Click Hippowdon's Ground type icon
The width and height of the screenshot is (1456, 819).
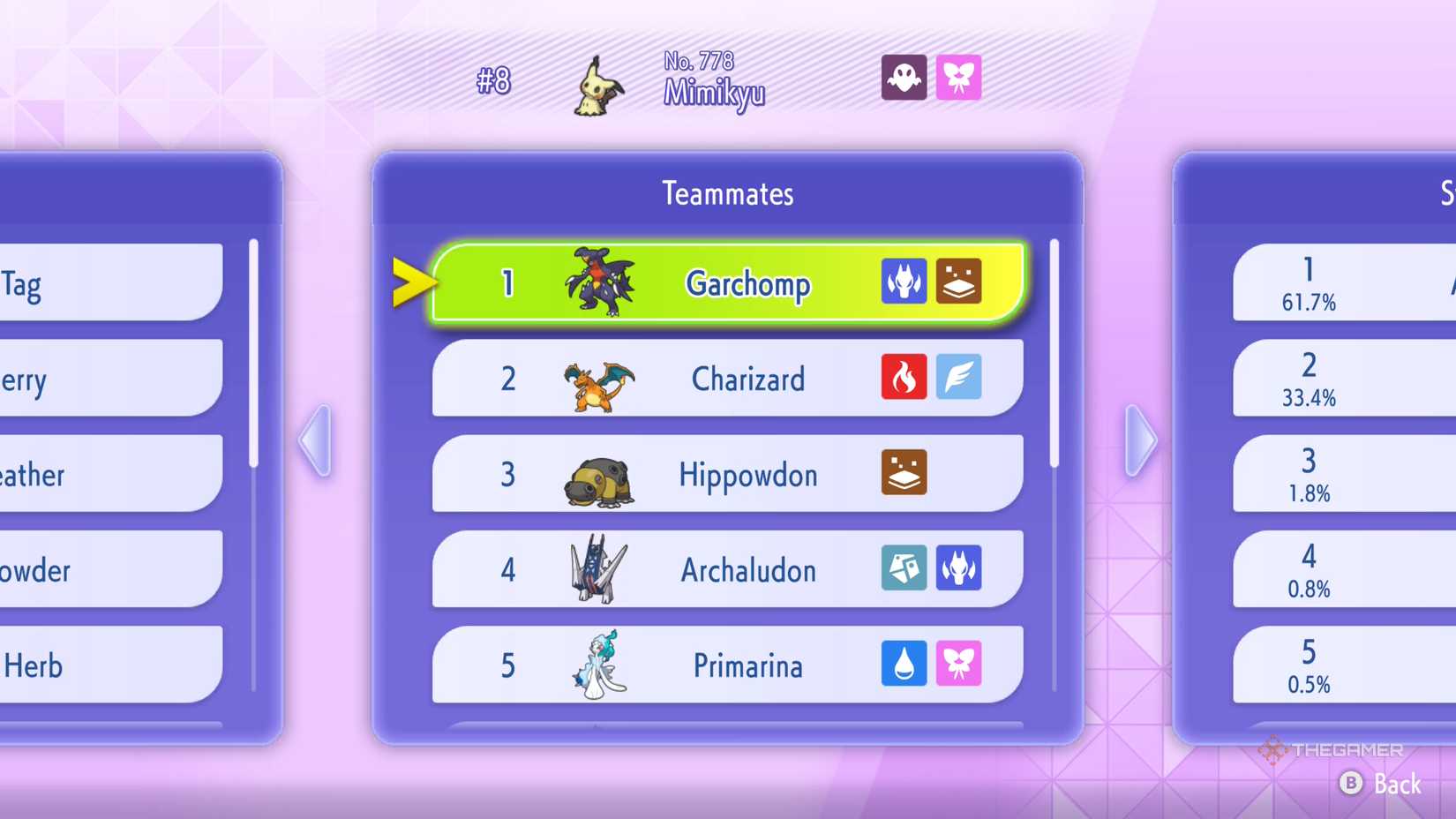pyautogui.click(x=904, y=473)
